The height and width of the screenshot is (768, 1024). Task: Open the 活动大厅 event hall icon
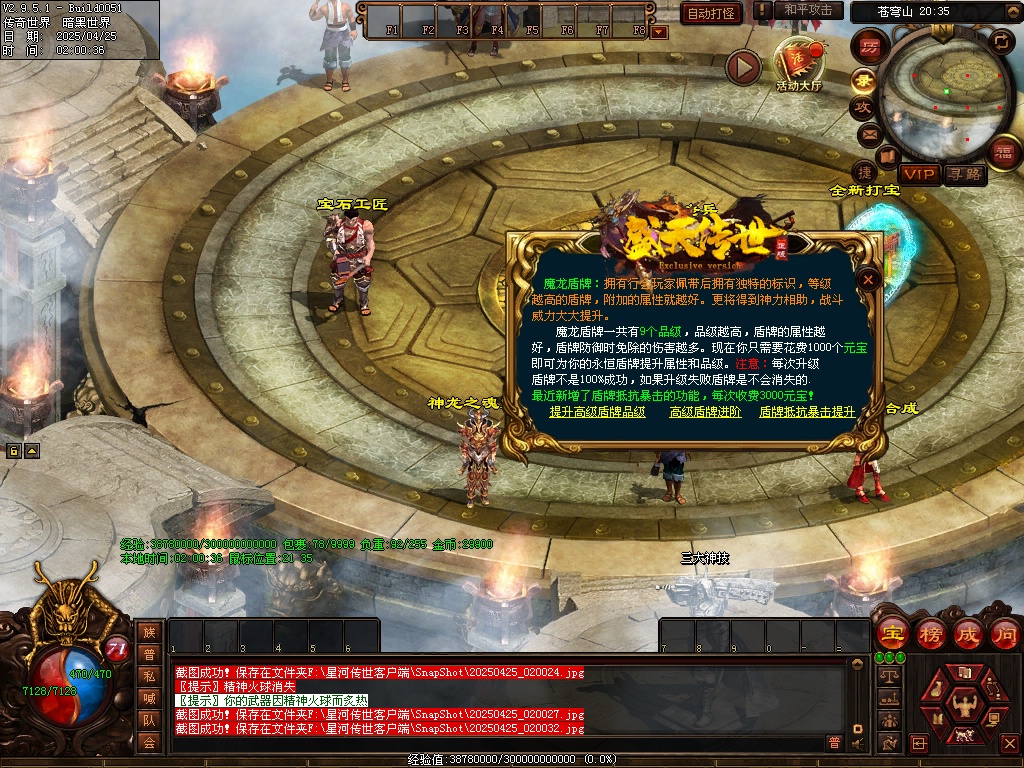(x=797, y=62)
